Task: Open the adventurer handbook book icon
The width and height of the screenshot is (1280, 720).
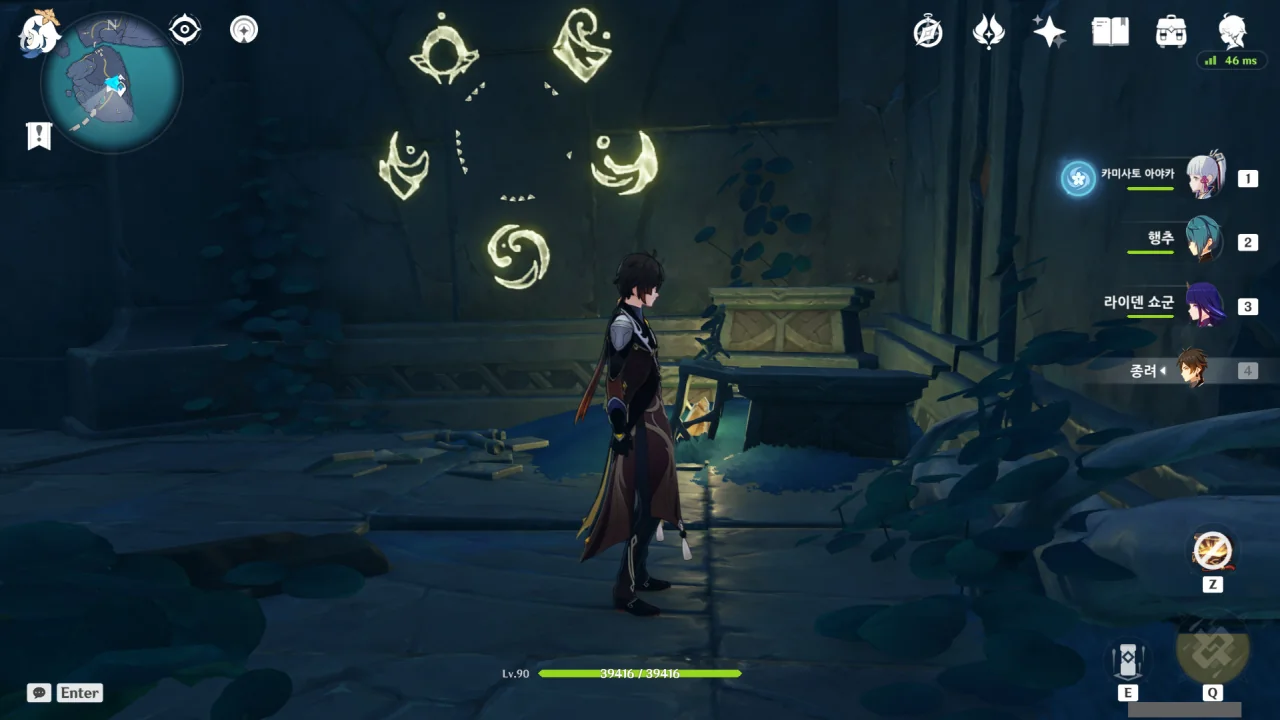Action: [1110, 32]
